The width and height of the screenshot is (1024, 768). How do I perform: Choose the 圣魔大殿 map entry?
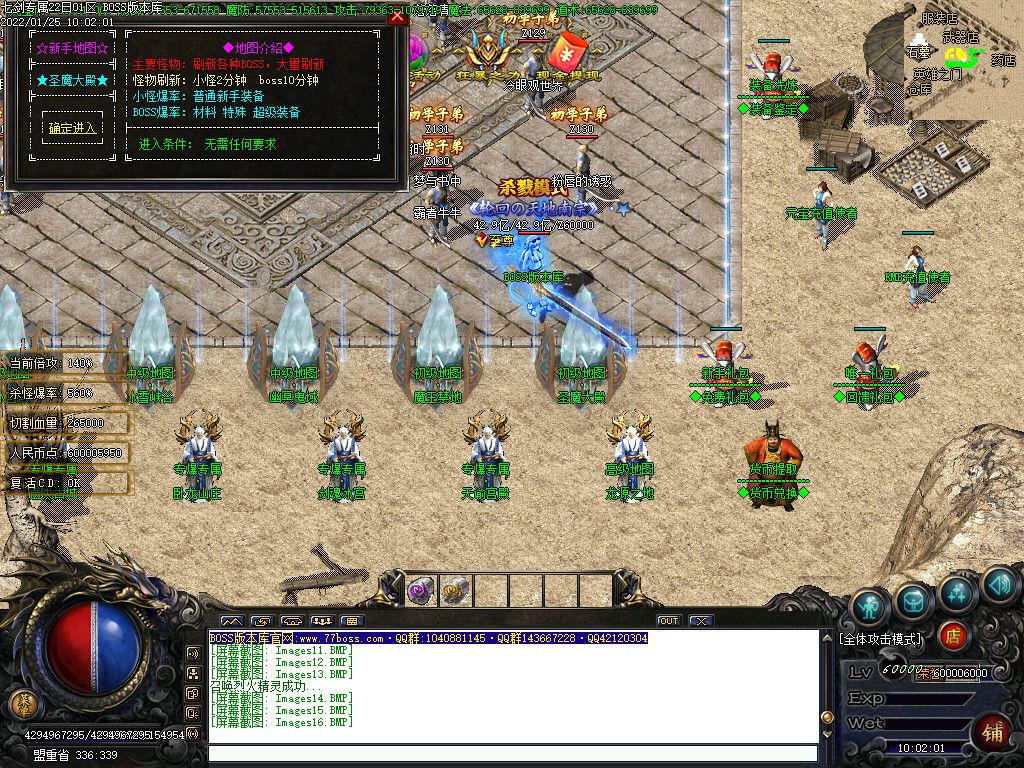point(72,80)
